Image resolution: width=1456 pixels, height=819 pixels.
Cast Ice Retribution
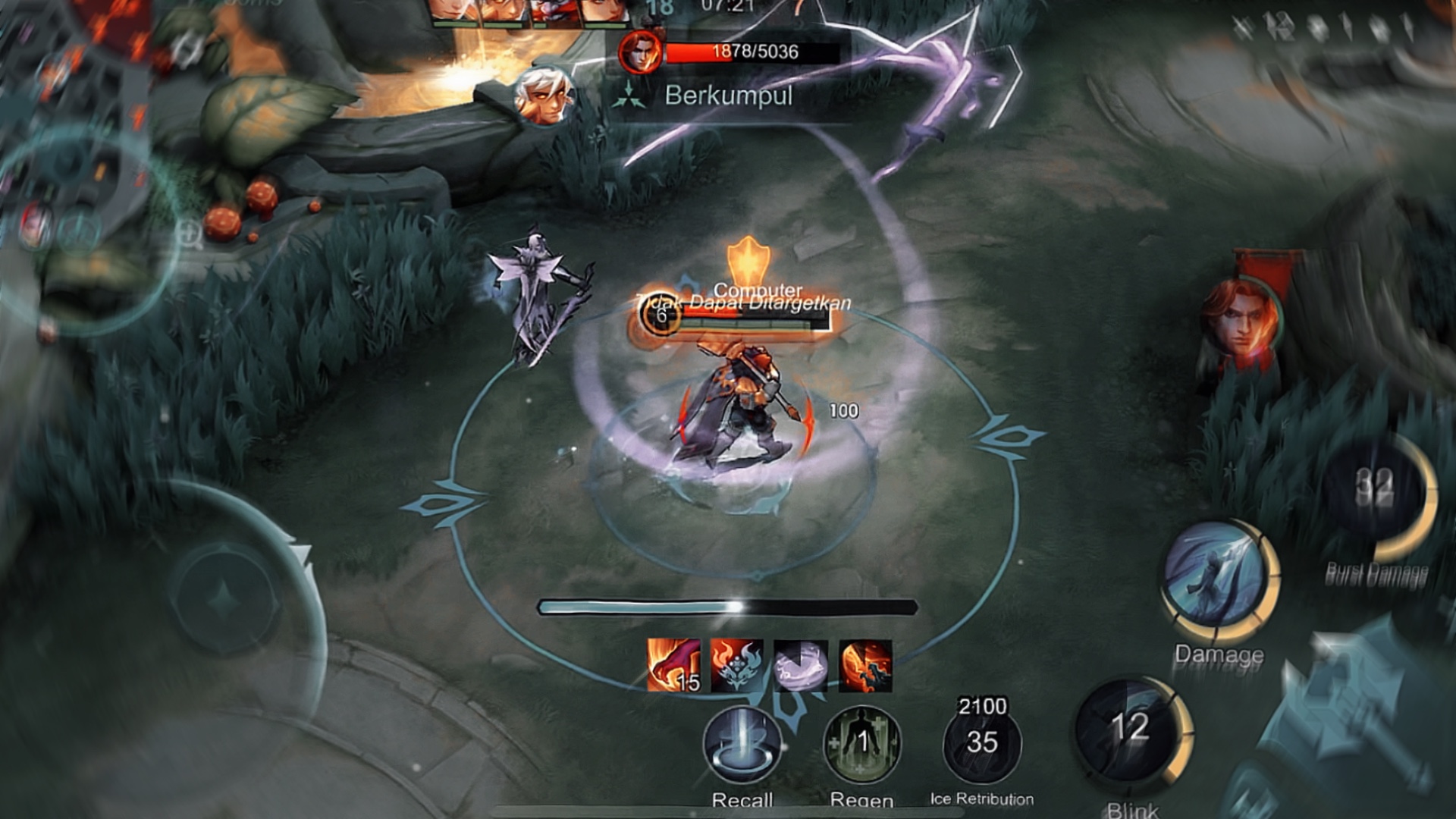[x=981, y=745]
